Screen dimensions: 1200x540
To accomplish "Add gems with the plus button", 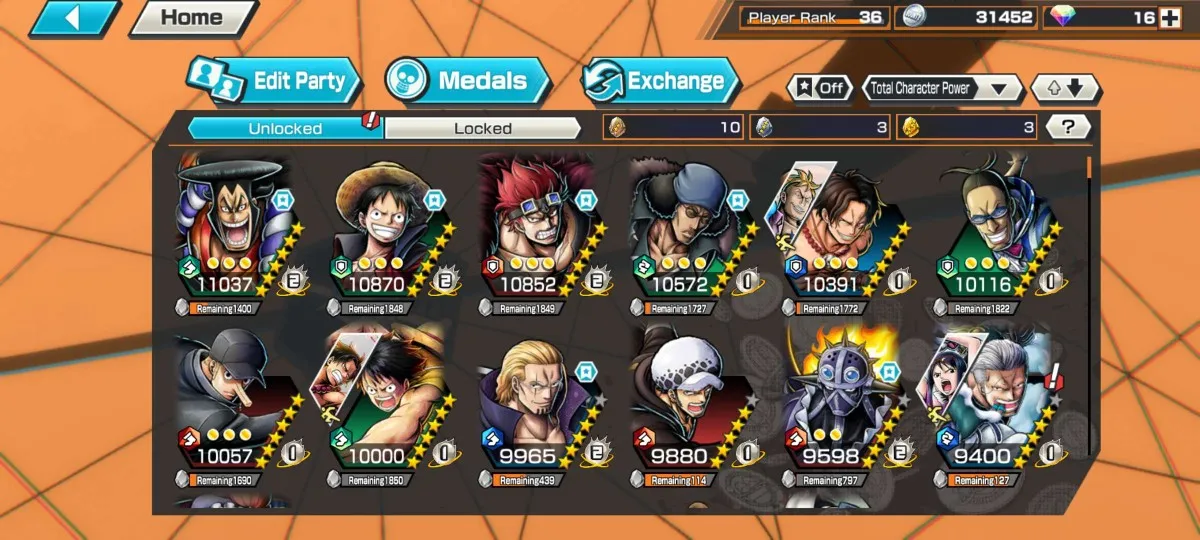I will 1169,17.
